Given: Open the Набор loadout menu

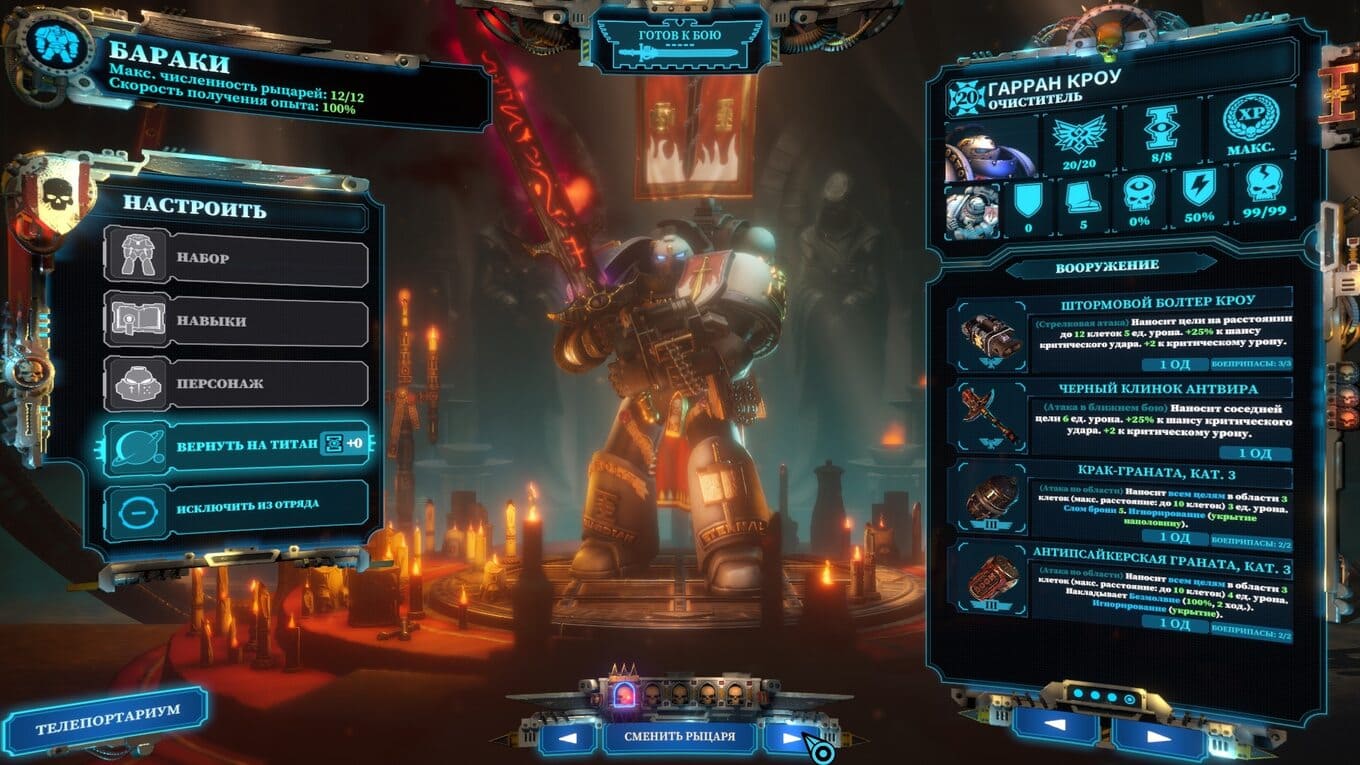Looking at the screenshot, I should click(236, 259).
